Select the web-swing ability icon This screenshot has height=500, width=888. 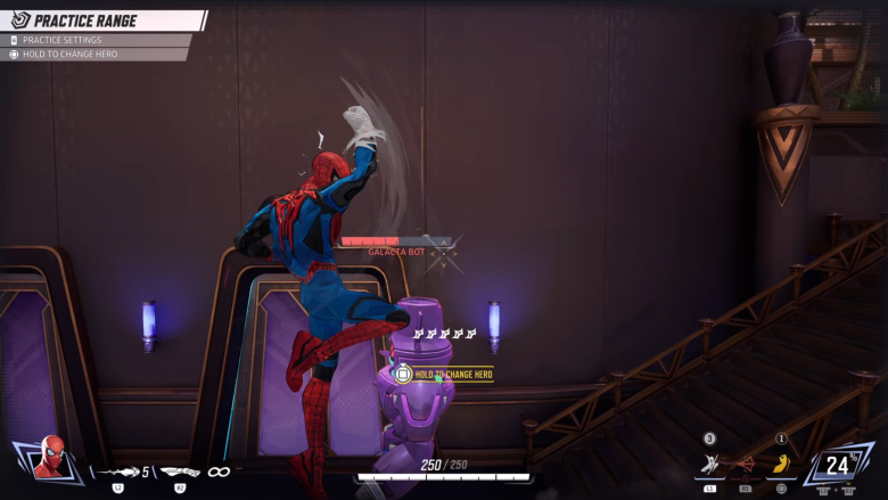coord(180,470)
